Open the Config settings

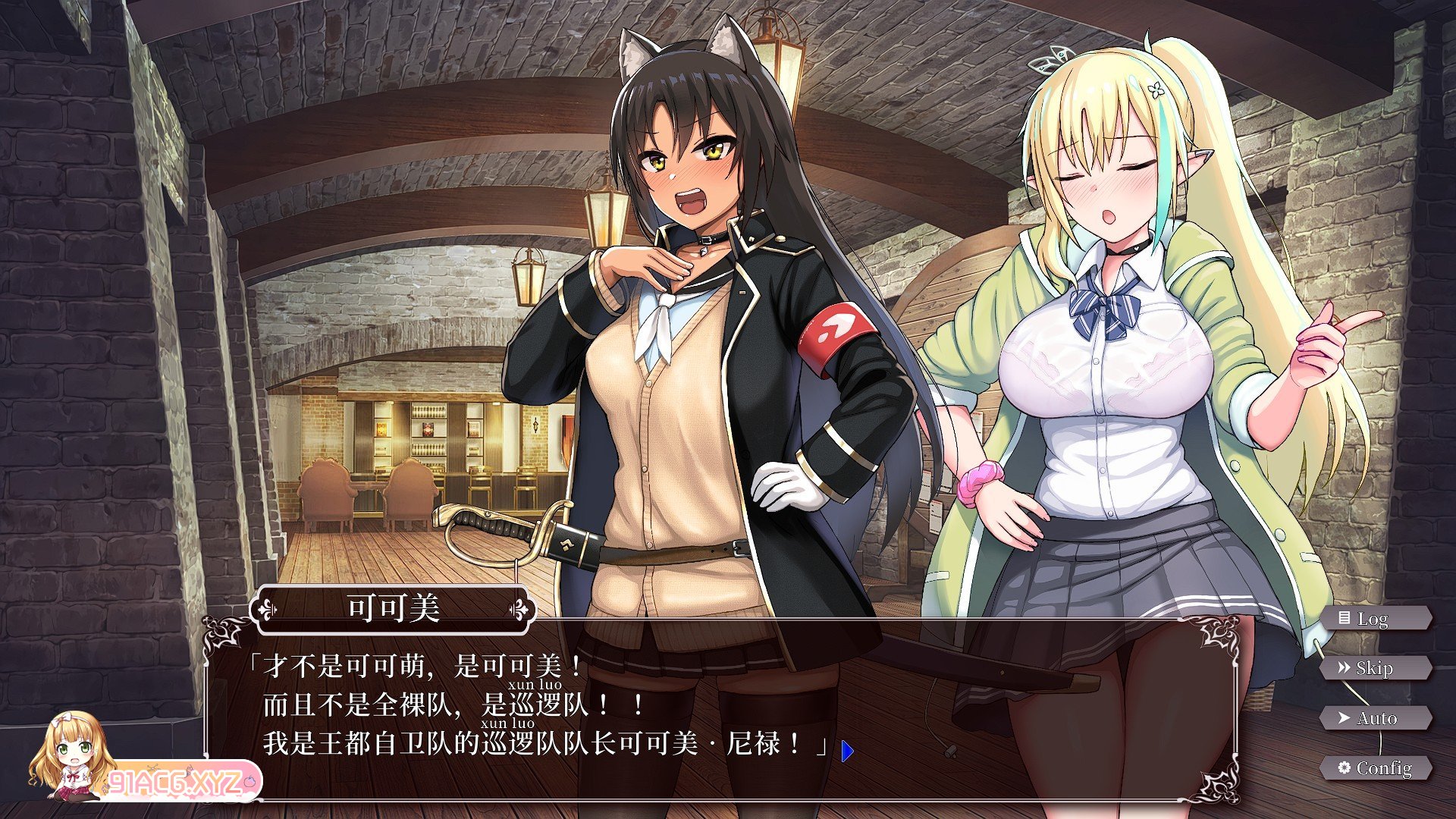coord(1375,768)
